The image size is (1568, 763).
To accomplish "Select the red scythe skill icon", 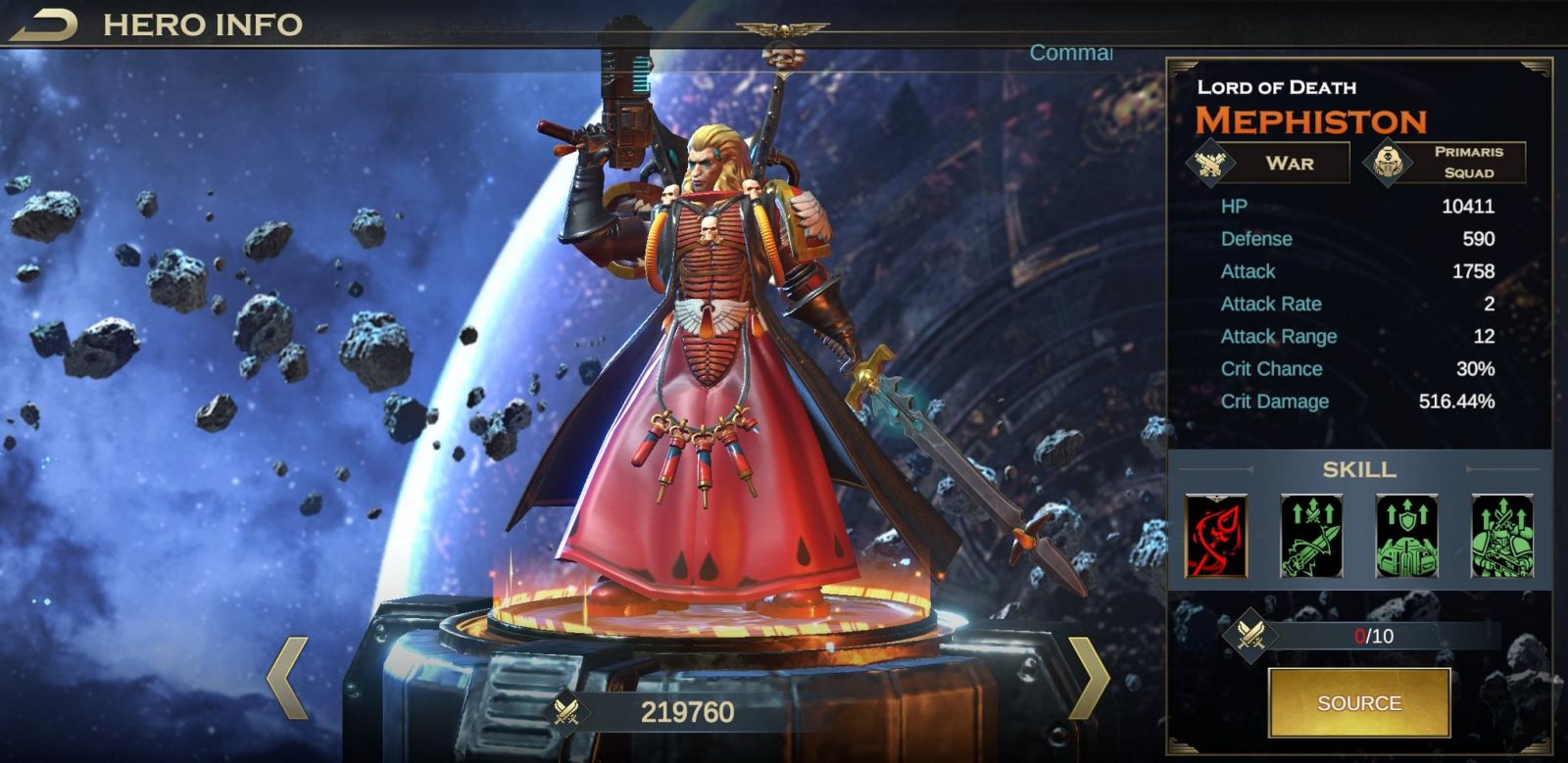I will tap(1216, 536).
